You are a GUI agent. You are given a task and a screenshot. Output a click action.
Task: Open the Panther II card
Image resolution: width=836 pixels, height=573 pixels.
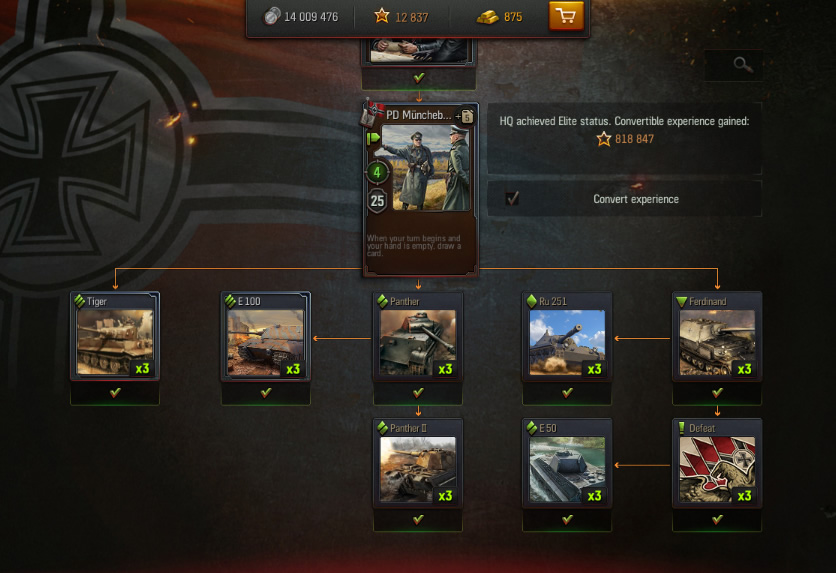coord(418,463)
